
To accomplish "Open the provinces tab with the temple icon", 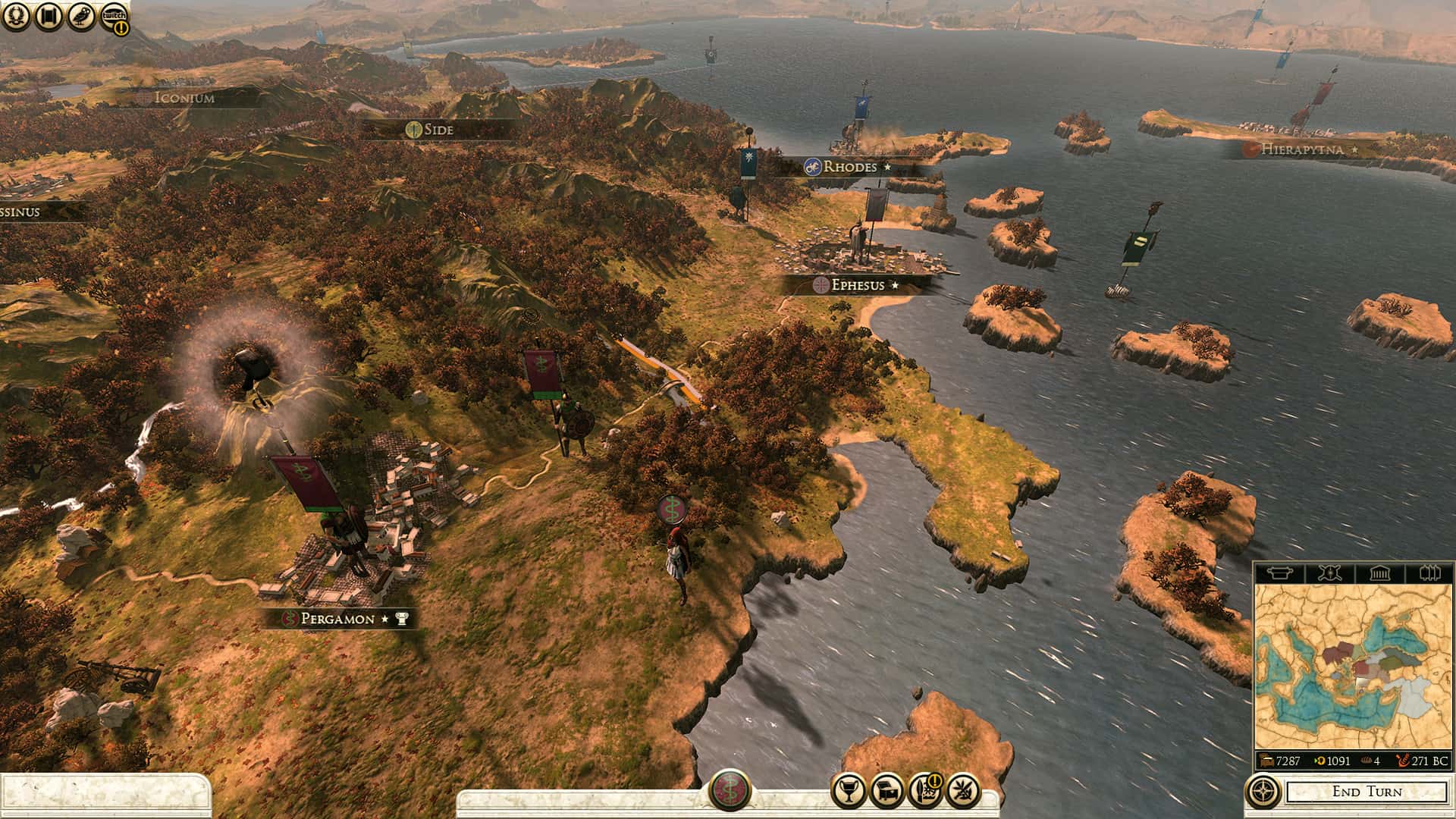I will pyautogui.click(x=1379, y=573).
